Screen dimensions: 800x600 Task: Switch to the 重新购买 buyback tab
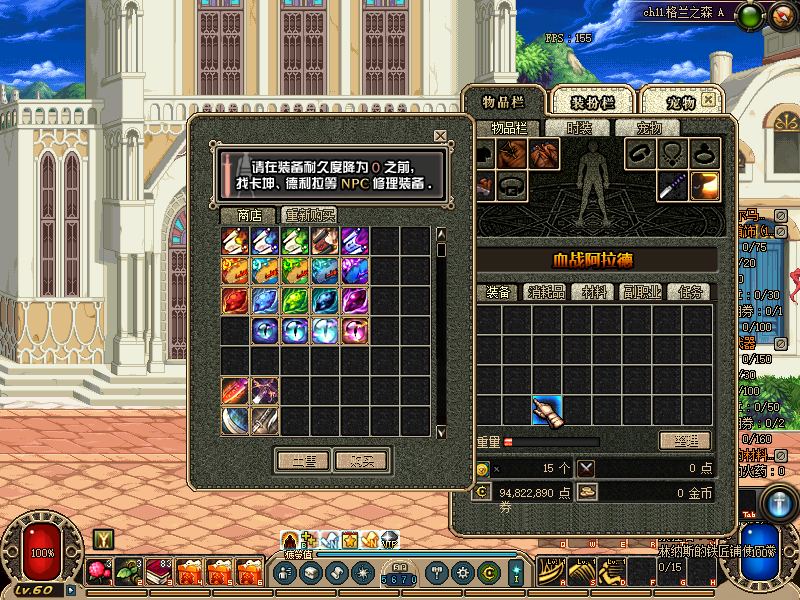point(309,215)
